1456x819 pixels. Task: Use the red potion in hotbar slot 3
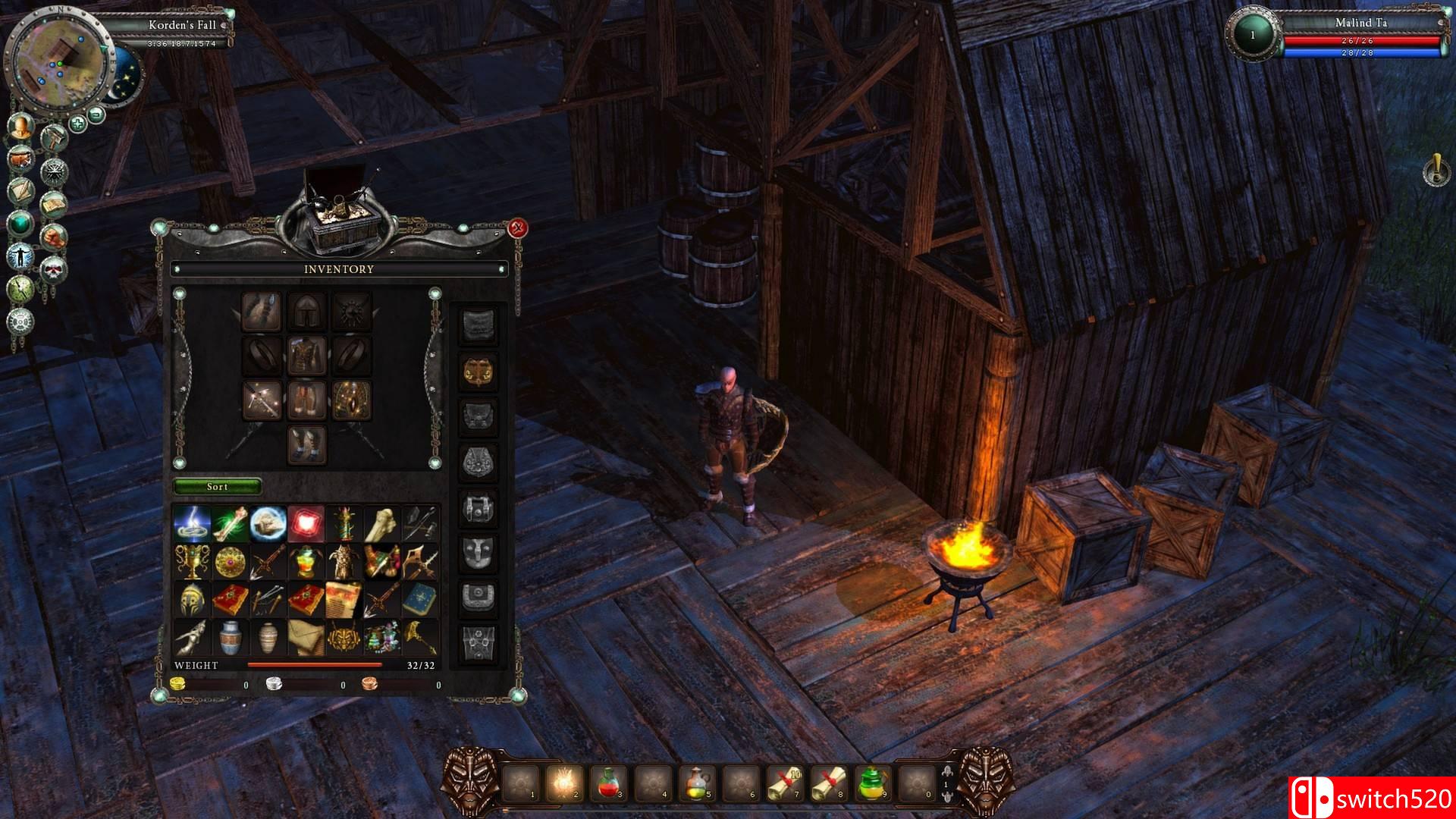click(609, 783)
